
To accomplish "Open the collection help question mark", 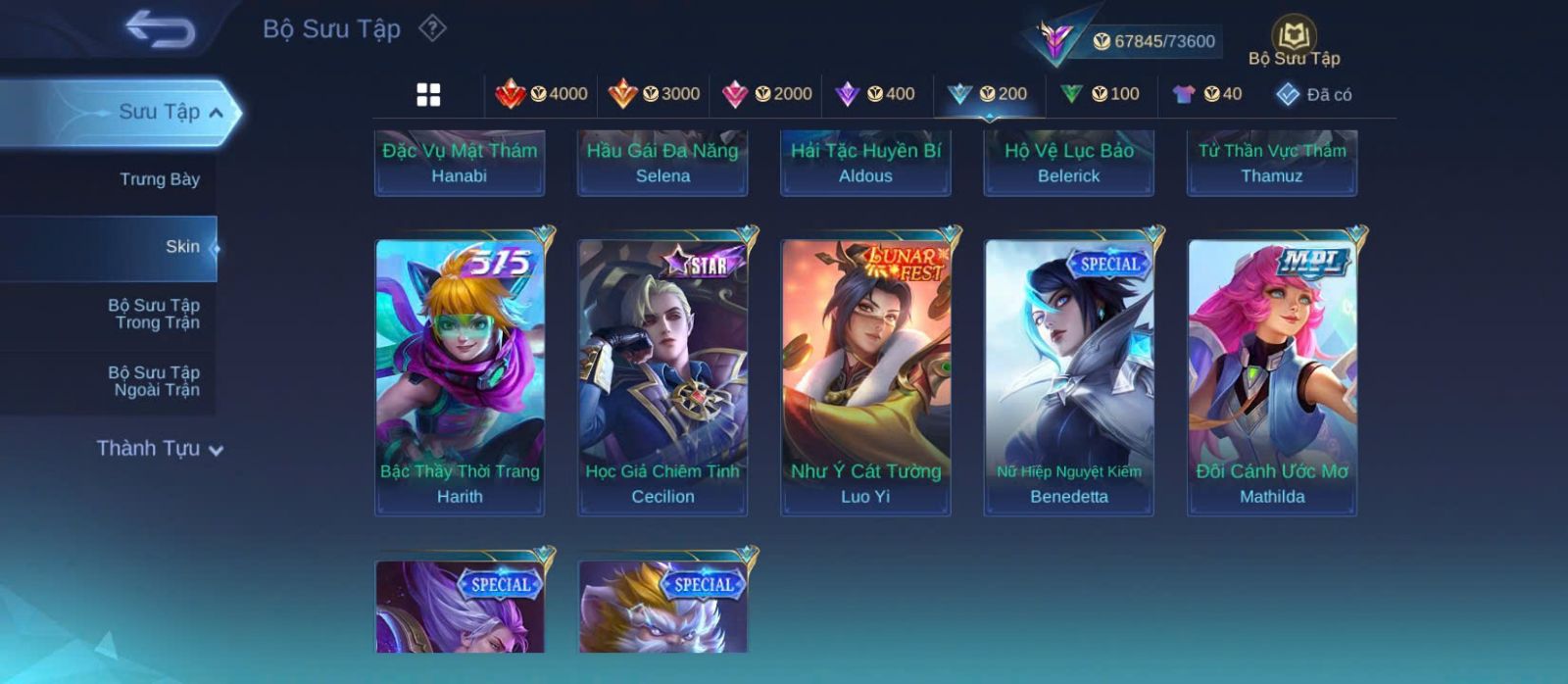I will [432, 28].
